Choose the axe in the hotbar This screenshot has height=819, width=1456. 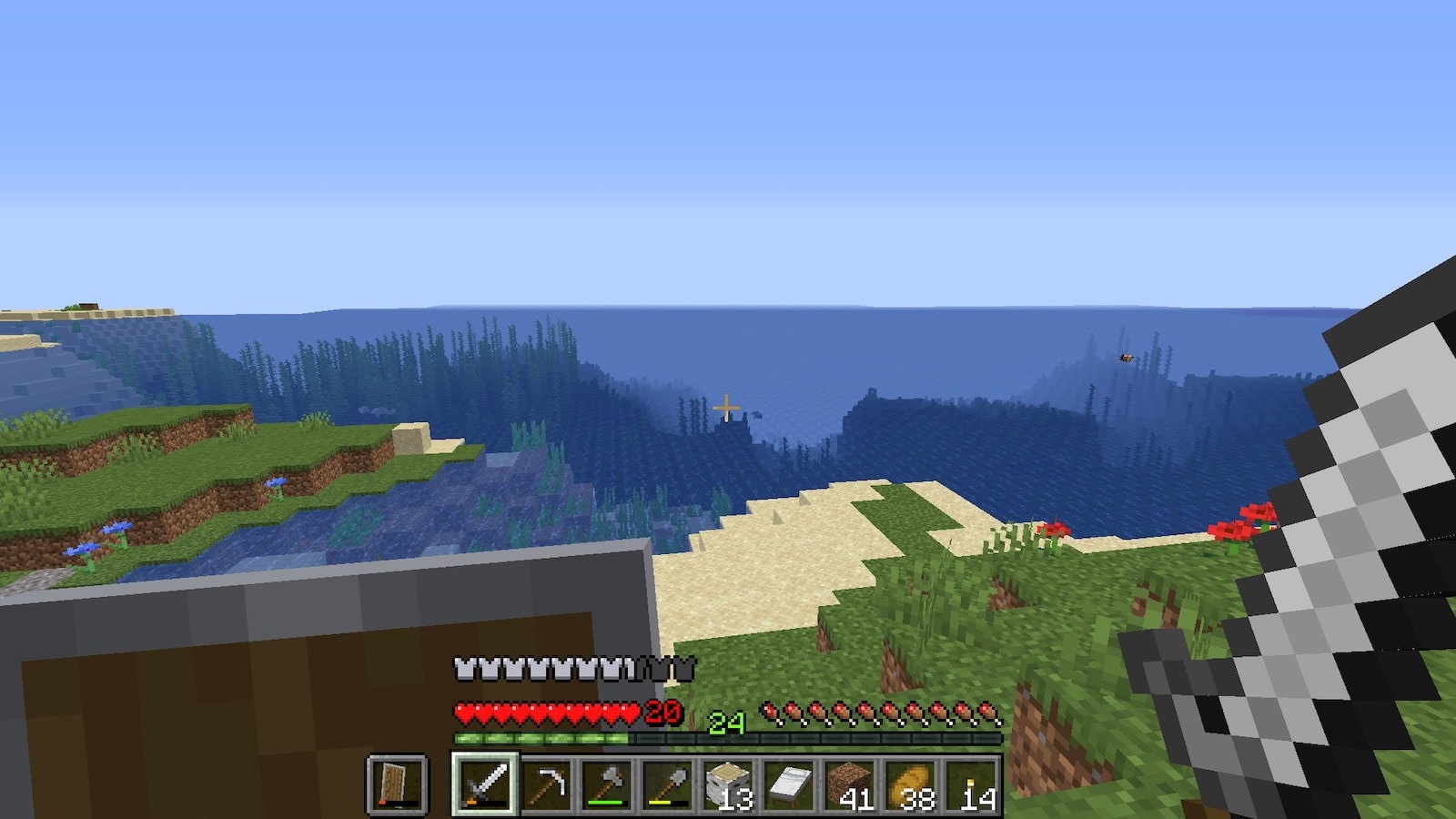pyautogui.click(x=607, y=784)
